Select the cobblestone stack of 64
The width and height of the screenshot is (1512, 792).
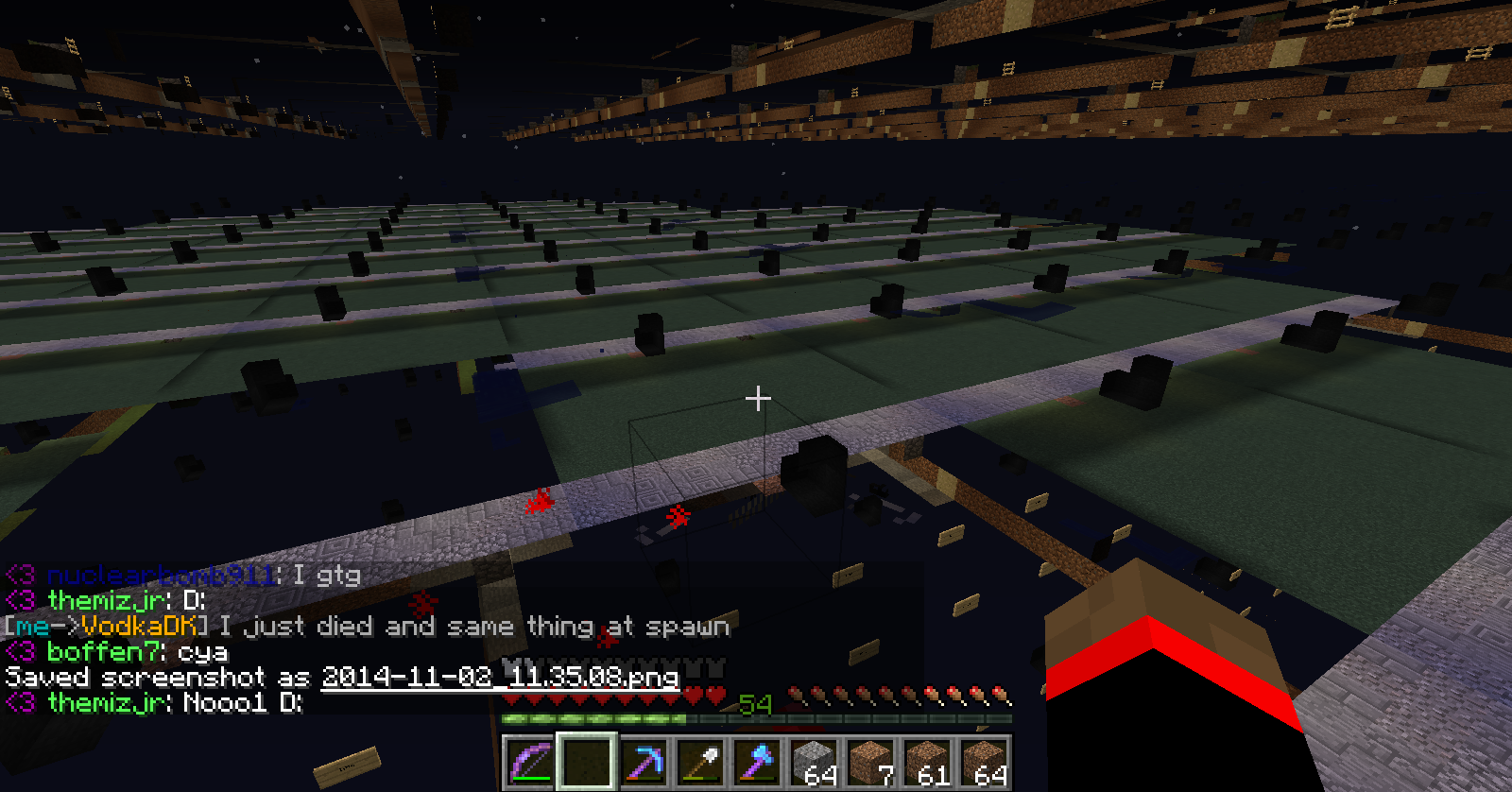814,762
